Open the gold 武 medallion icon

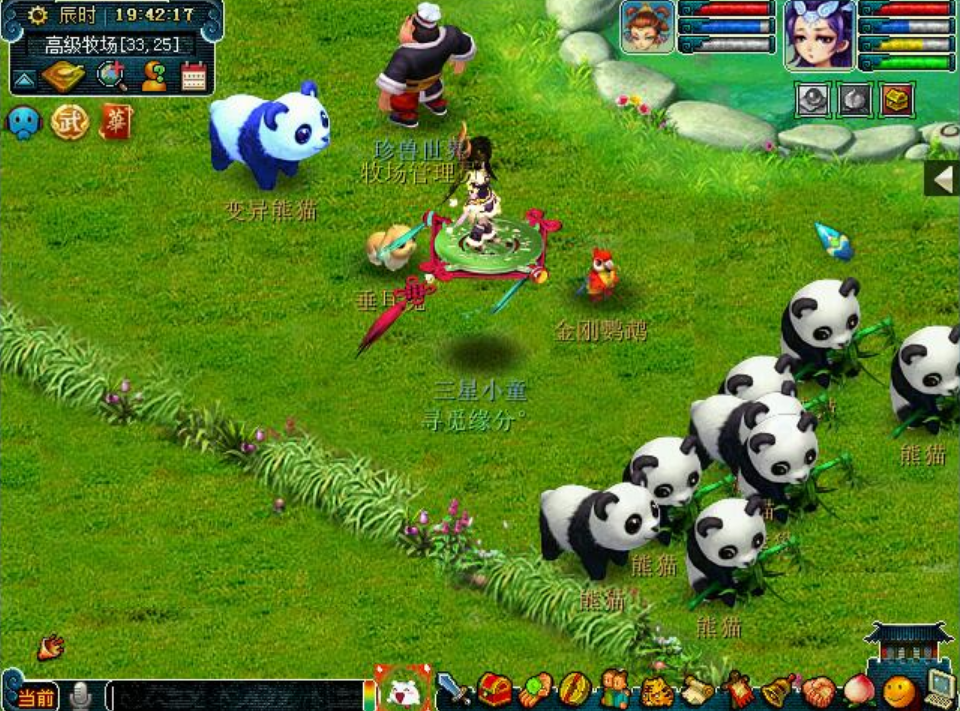[69, 122]
